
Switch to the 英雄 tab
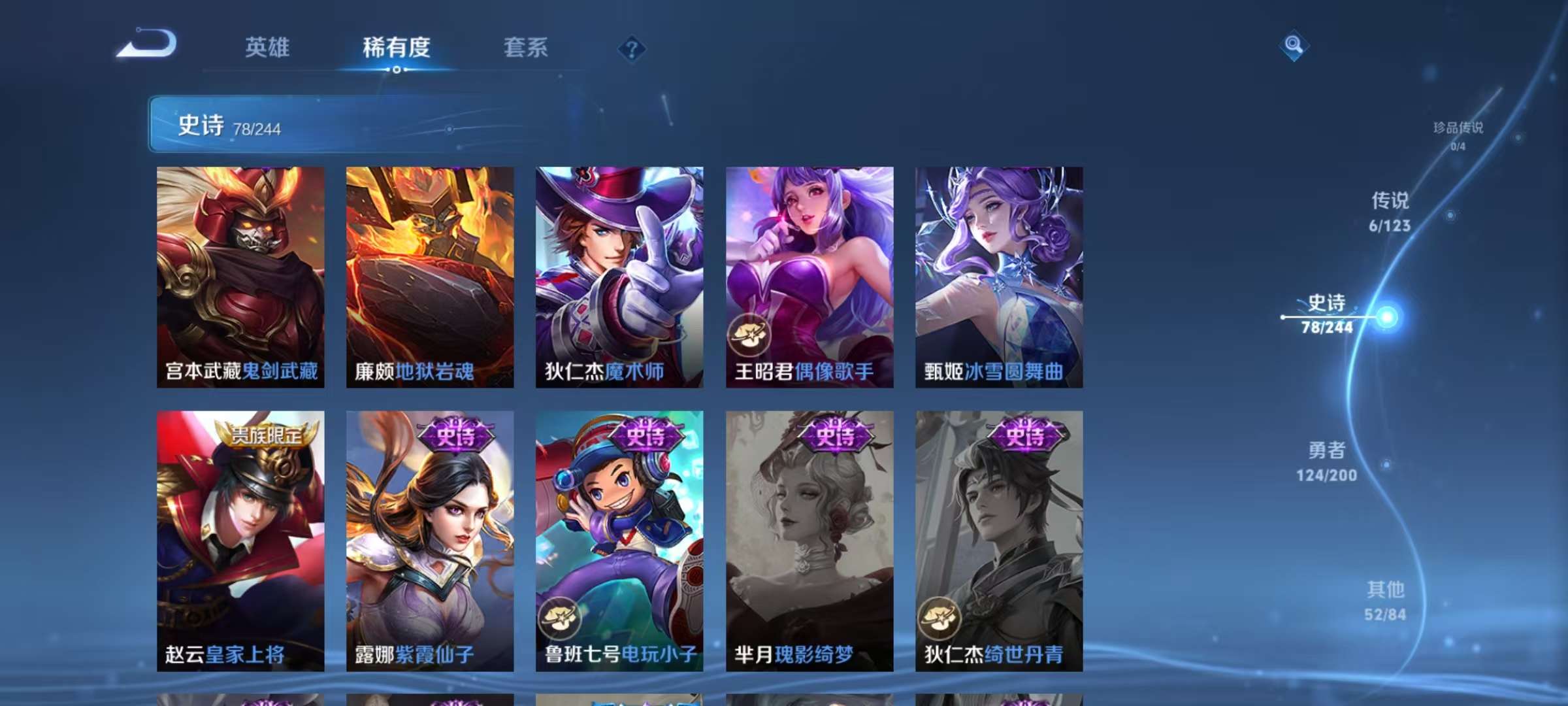tap(268, 48)
